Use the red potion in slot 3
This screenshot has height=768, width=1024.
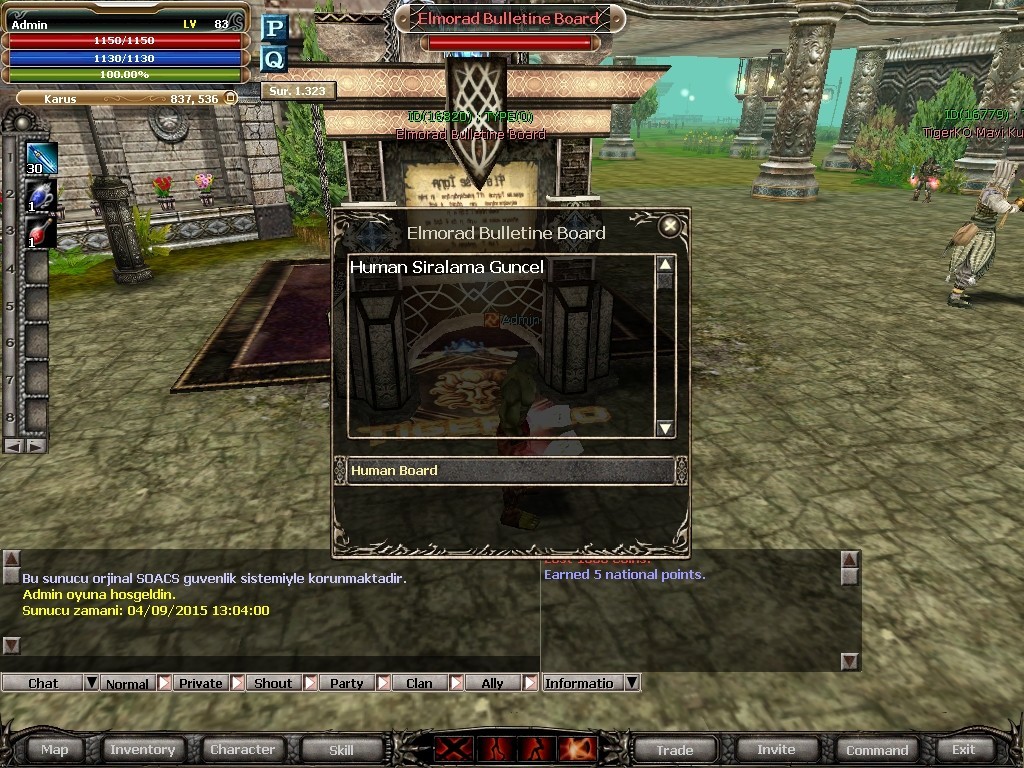40,232
